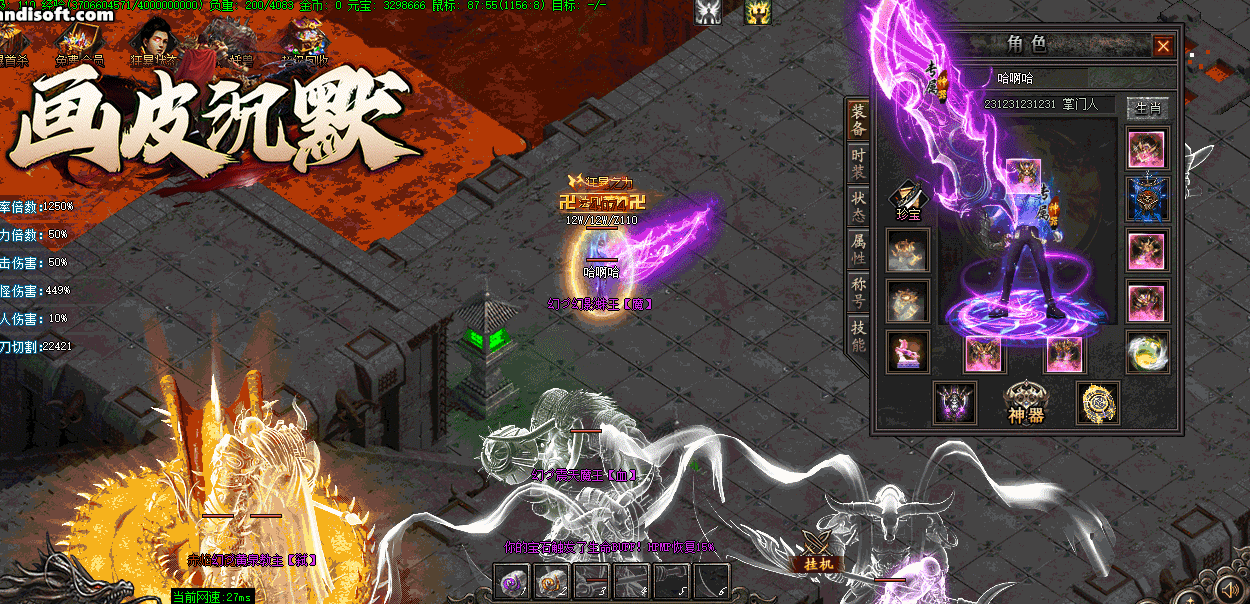Viewport: 1250px width, 604px height.
Task: Select the pink statue equipment slot
Action: click(907, 352)
